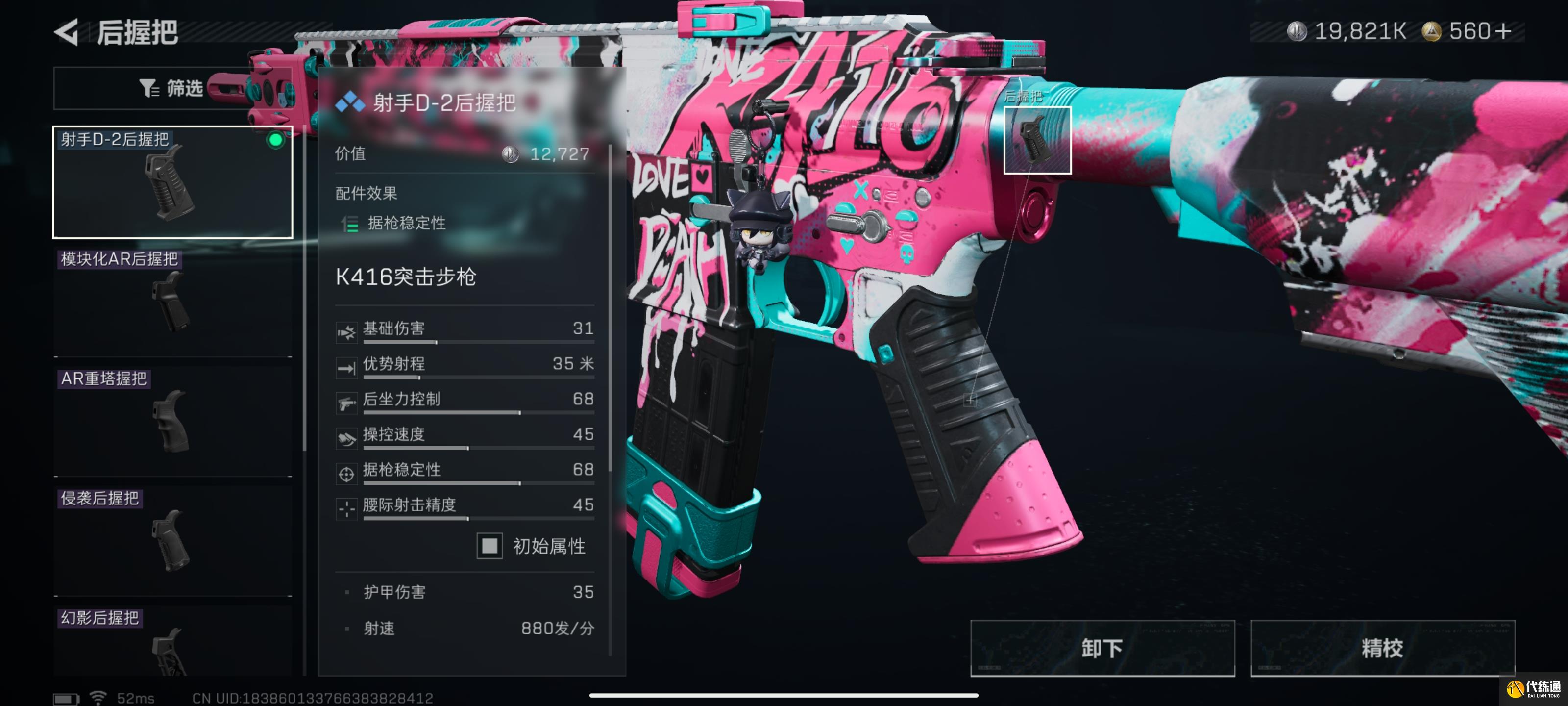Image resolution: width=1568 pixels, height=706 pixels.
Task: Go back using the arrow button
Action: click(67, 32)
